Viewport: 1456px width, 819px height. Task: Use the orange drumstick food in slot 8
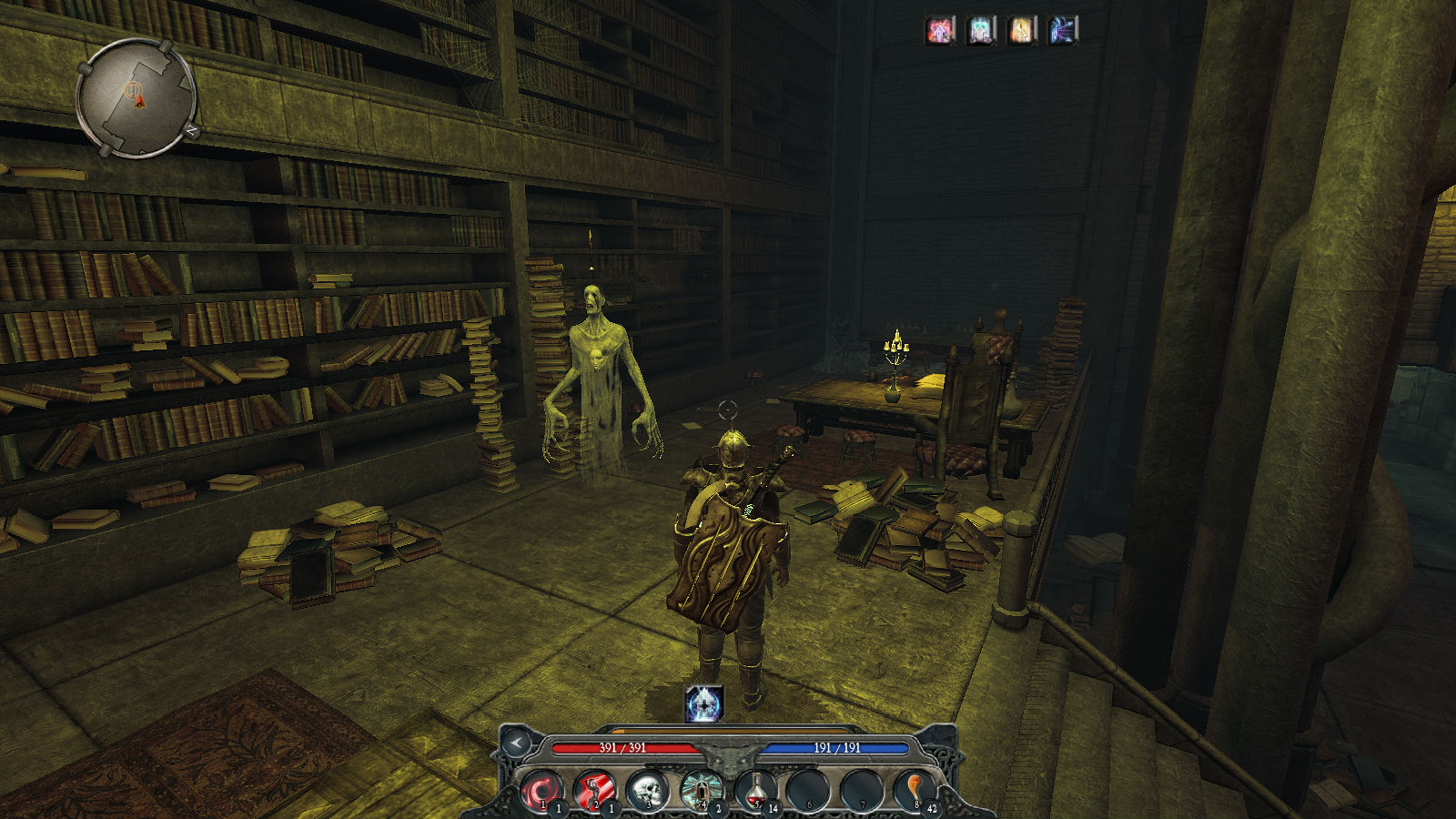913,789
